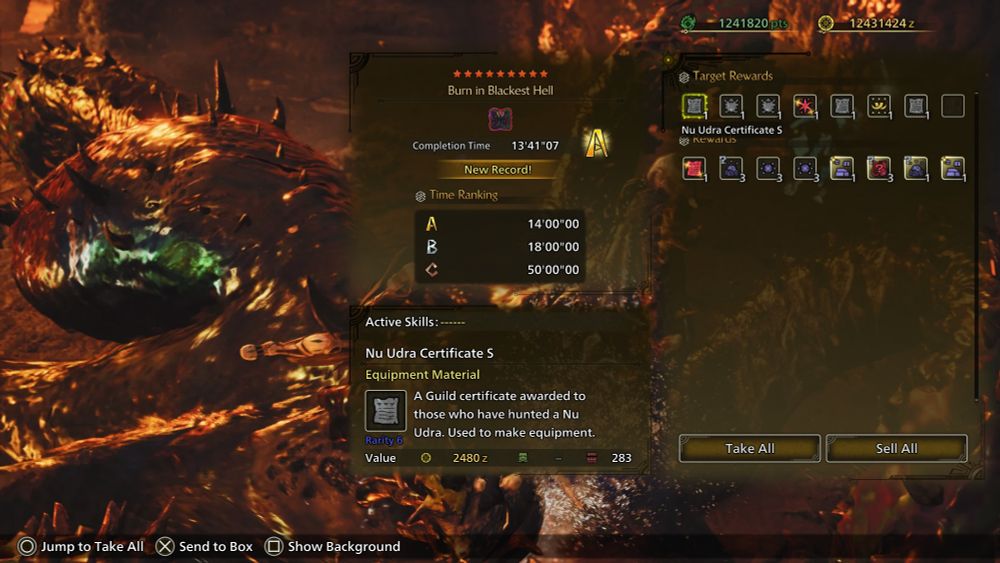
Task: Choose the Sell All button
Action: click(896, 448)
